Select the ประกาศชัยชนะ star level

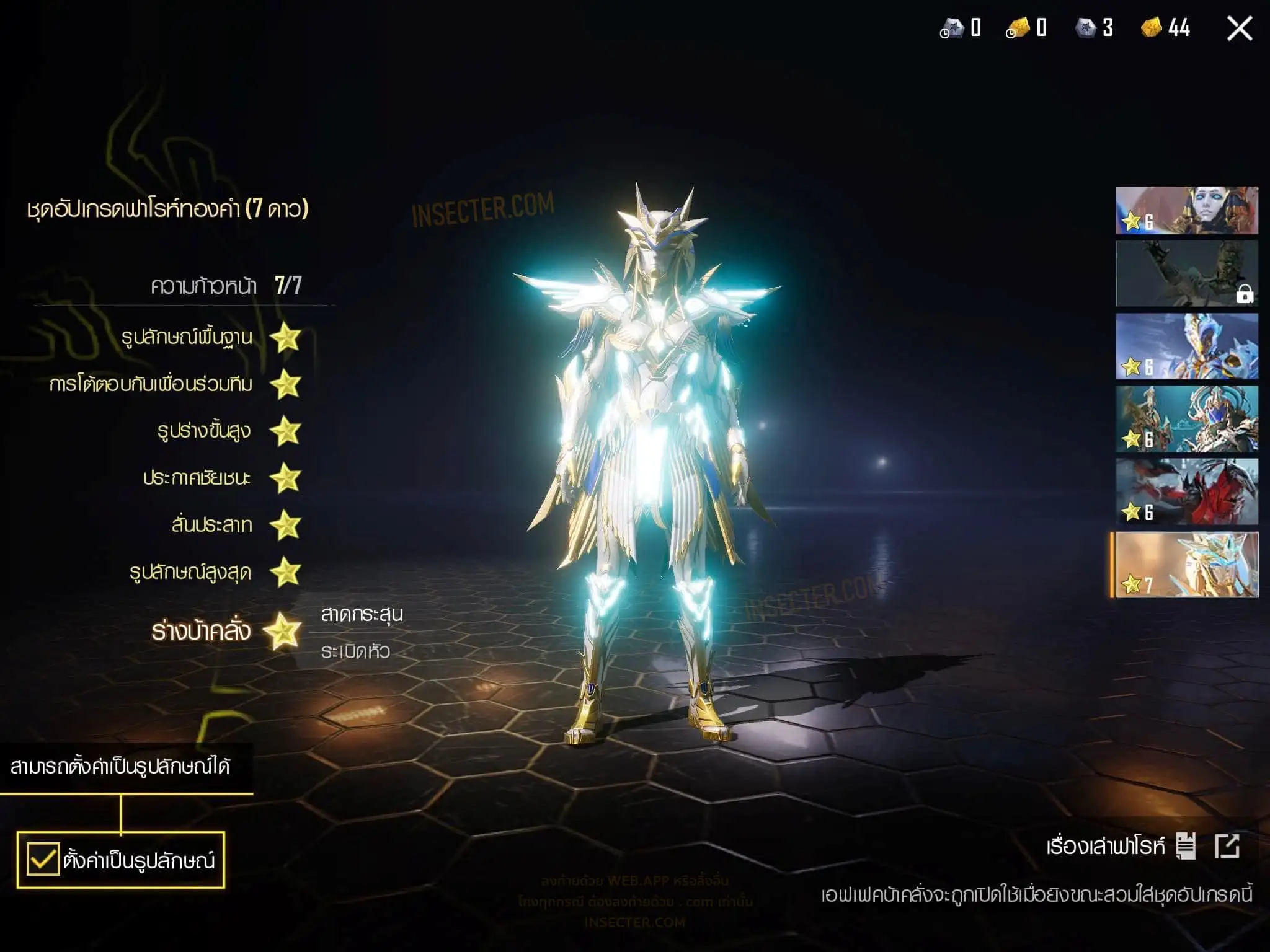[x=286, y=478]
